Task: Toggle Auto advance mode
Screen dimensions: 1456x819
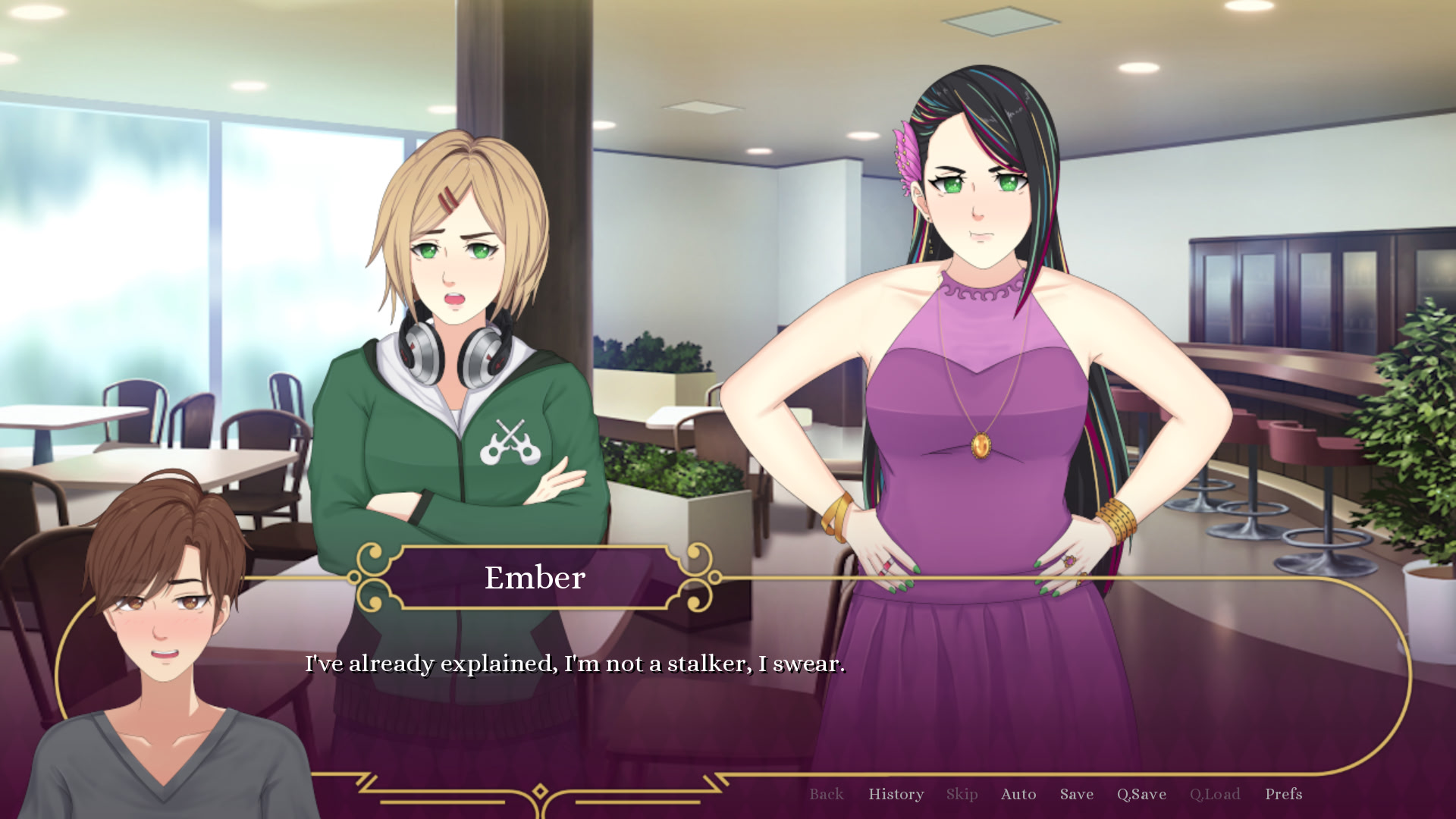Action: pyautogui.click(x=1018, y=794)
